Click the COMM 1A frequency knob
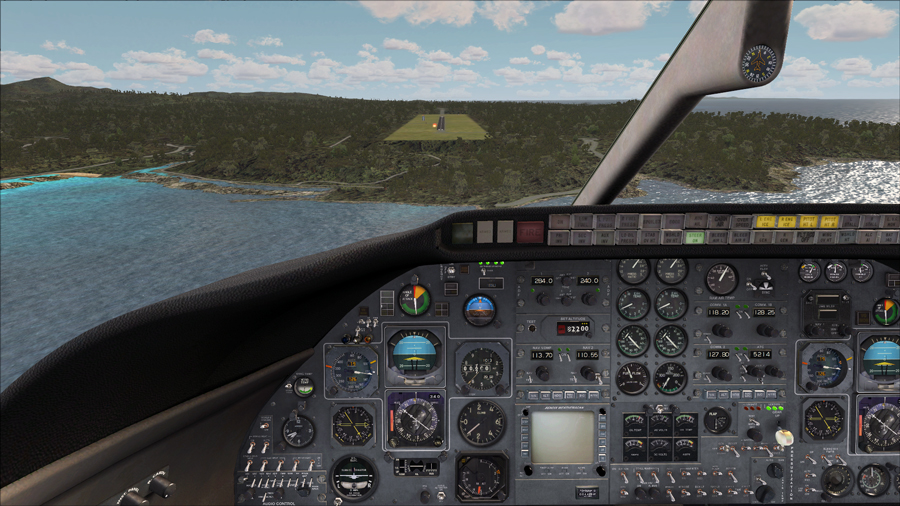Screen dimensions: 900x506 click(721, 329)
